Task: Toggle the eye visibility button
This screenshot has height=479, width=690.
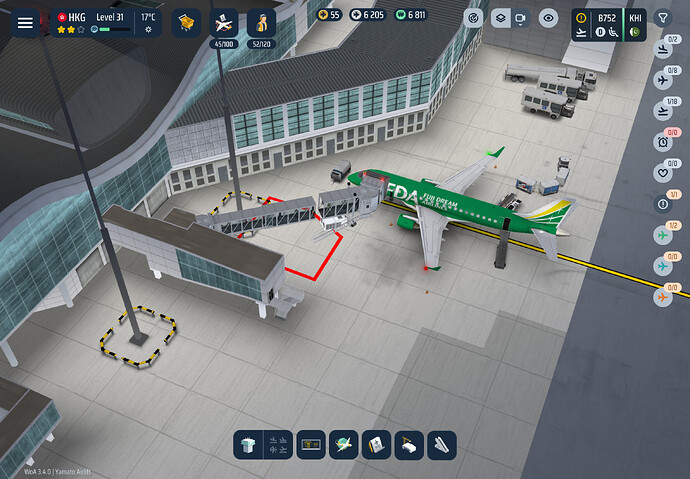Action: point(548,18)
